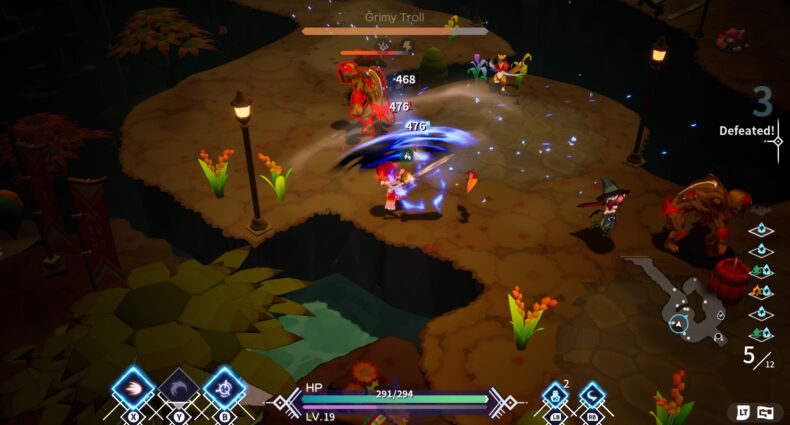Select the dimmed crescent slash skill
This screenshot has width=790, height=425.
tap(179, 389)
